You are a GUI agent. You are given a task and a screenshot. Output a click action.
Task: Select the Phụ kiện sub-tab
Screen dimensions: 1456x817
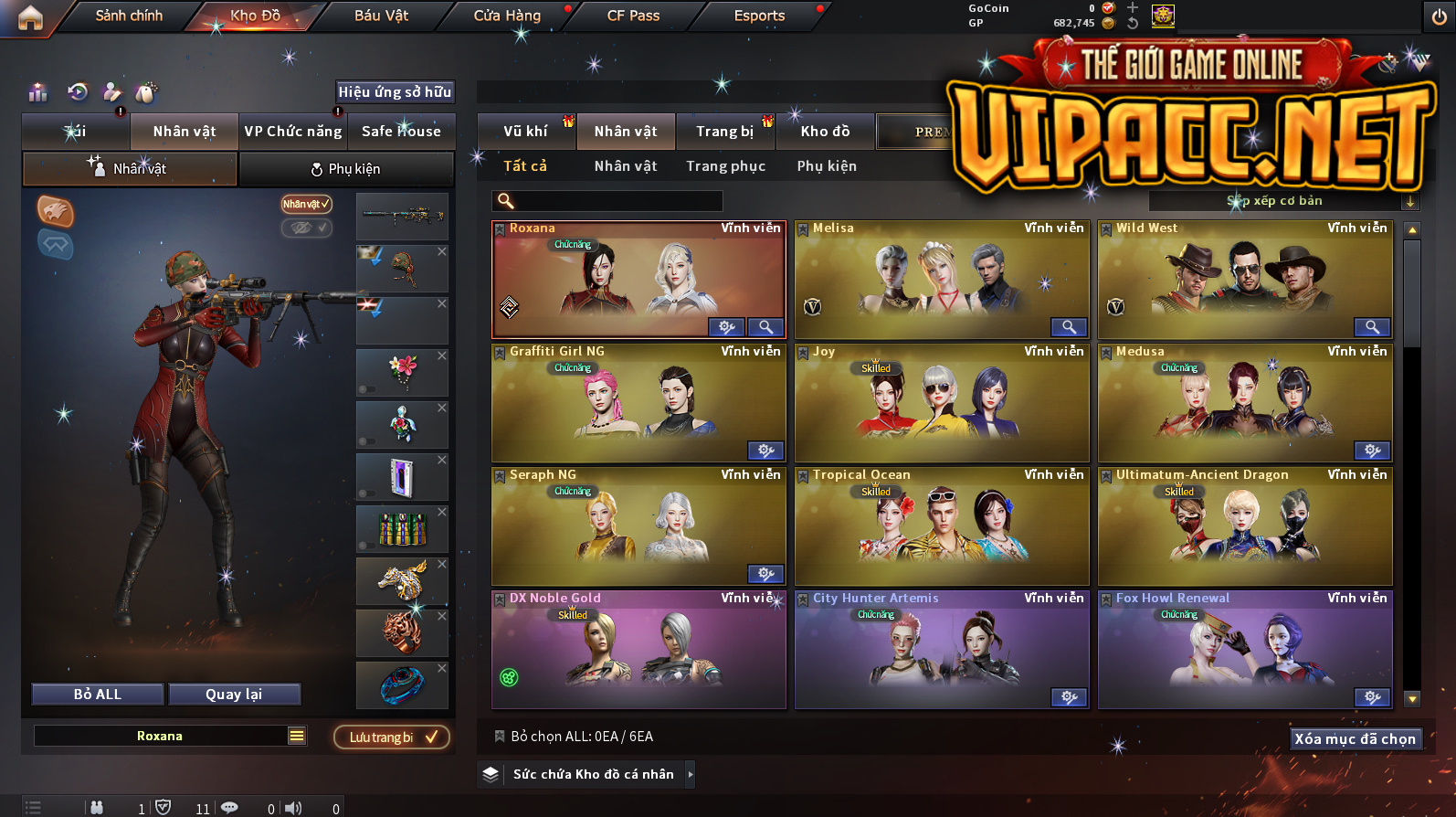(346, 169)
